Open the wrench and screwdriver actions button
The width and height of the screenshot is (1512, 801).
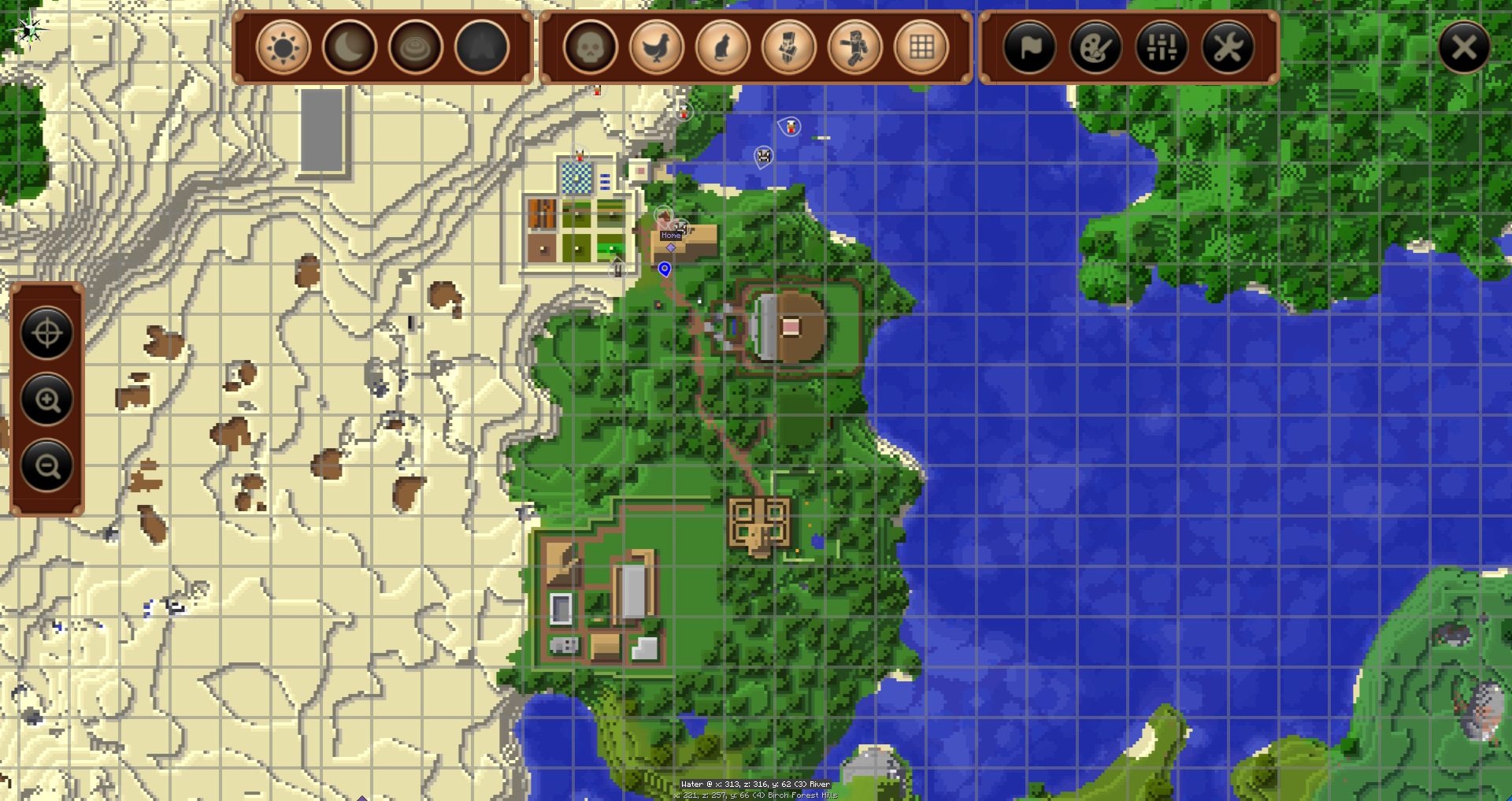(1228, 48)
